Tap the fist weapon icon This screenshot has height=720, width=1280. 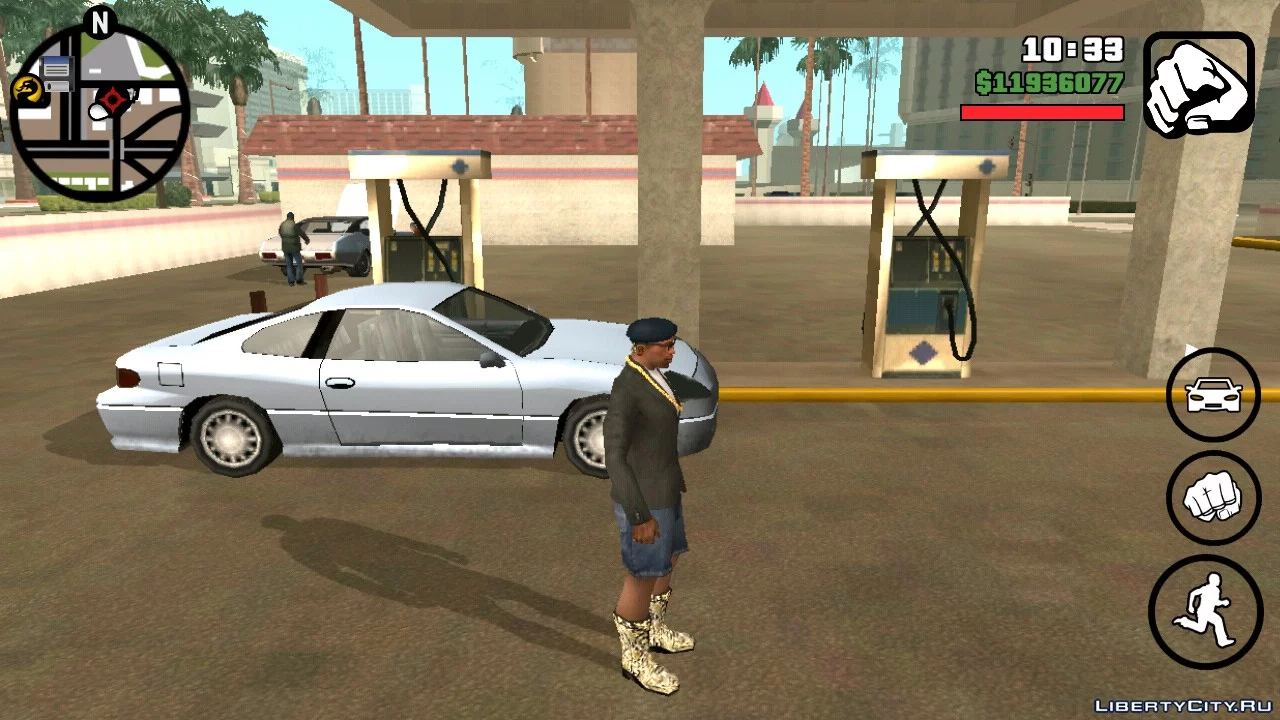click(x=1198, y=84)
